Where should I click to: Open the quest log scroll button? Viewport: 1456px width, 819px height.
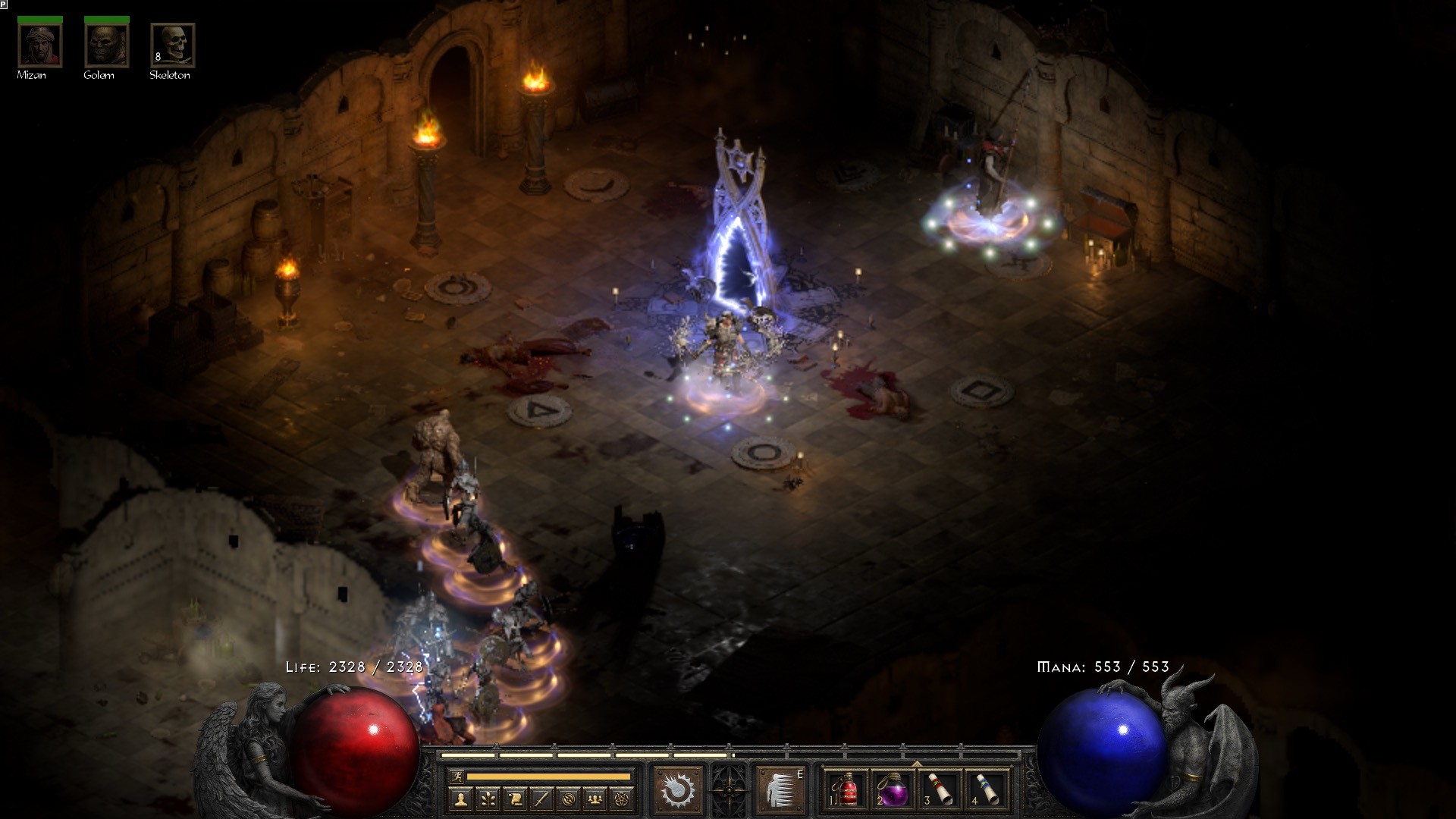click(515, 799)
